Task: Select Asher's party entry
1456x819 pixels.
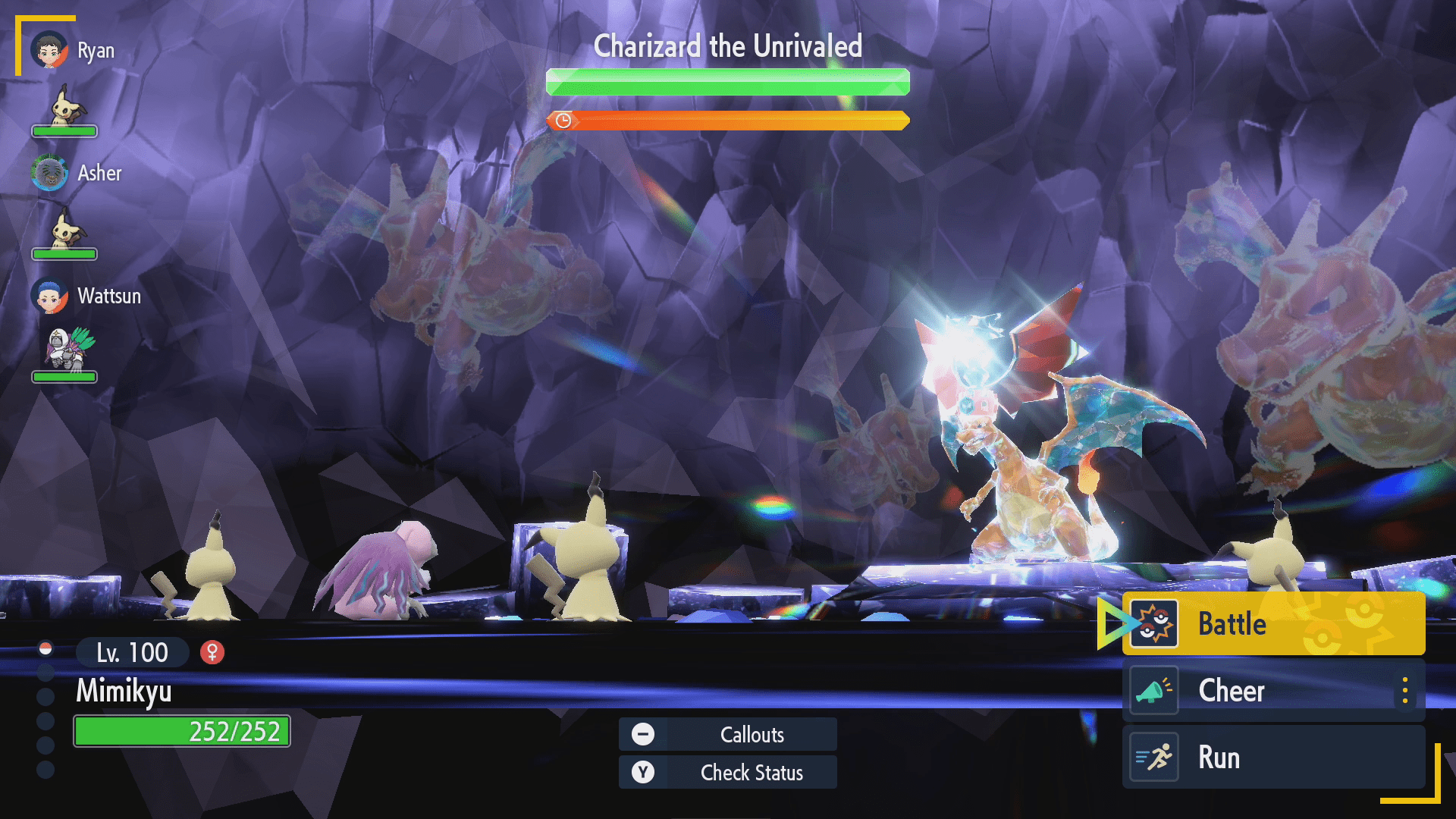Action: point(77,174)
